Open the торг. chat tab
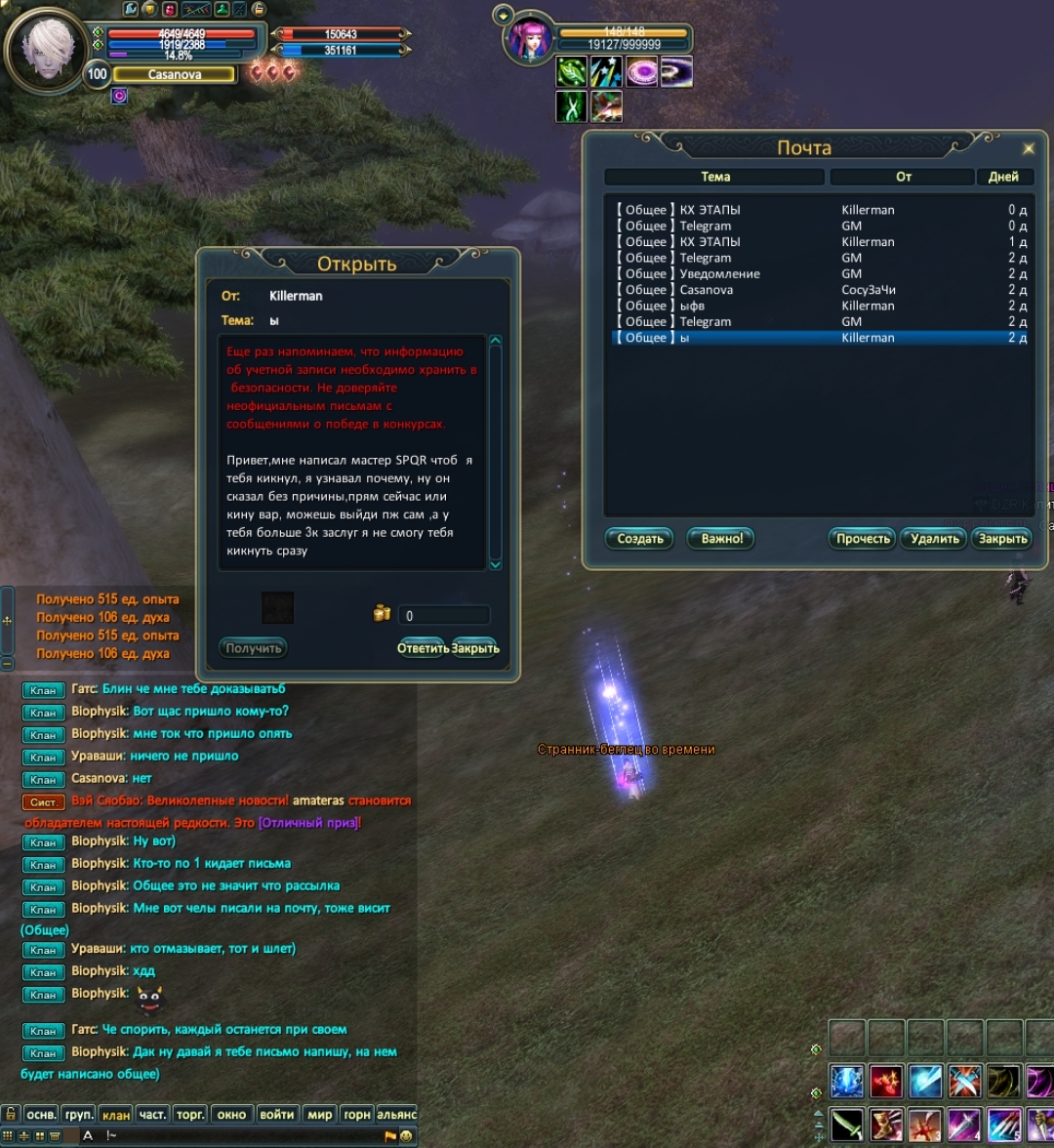 191,1115
